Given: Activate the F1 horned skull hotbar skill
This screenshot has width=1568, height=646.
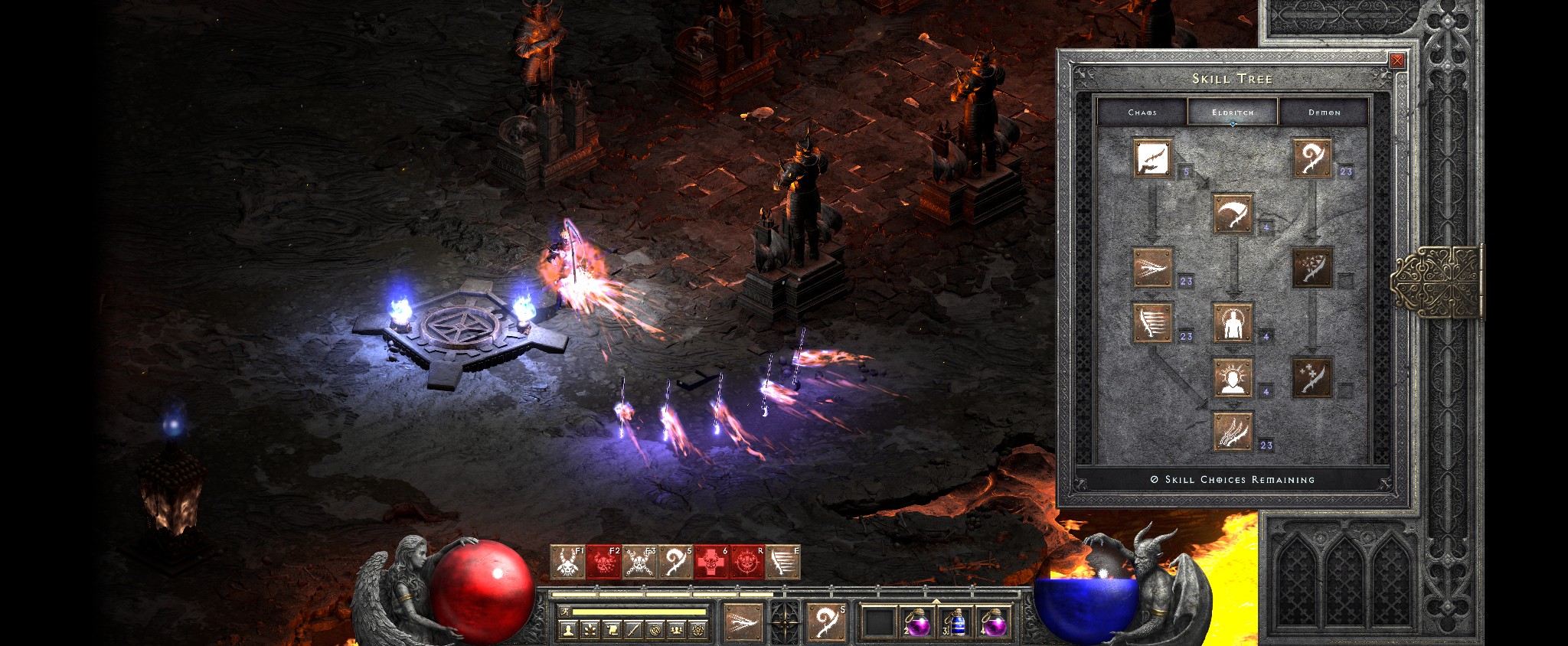Looking at the screenshot, I should (x=567, y=563).
